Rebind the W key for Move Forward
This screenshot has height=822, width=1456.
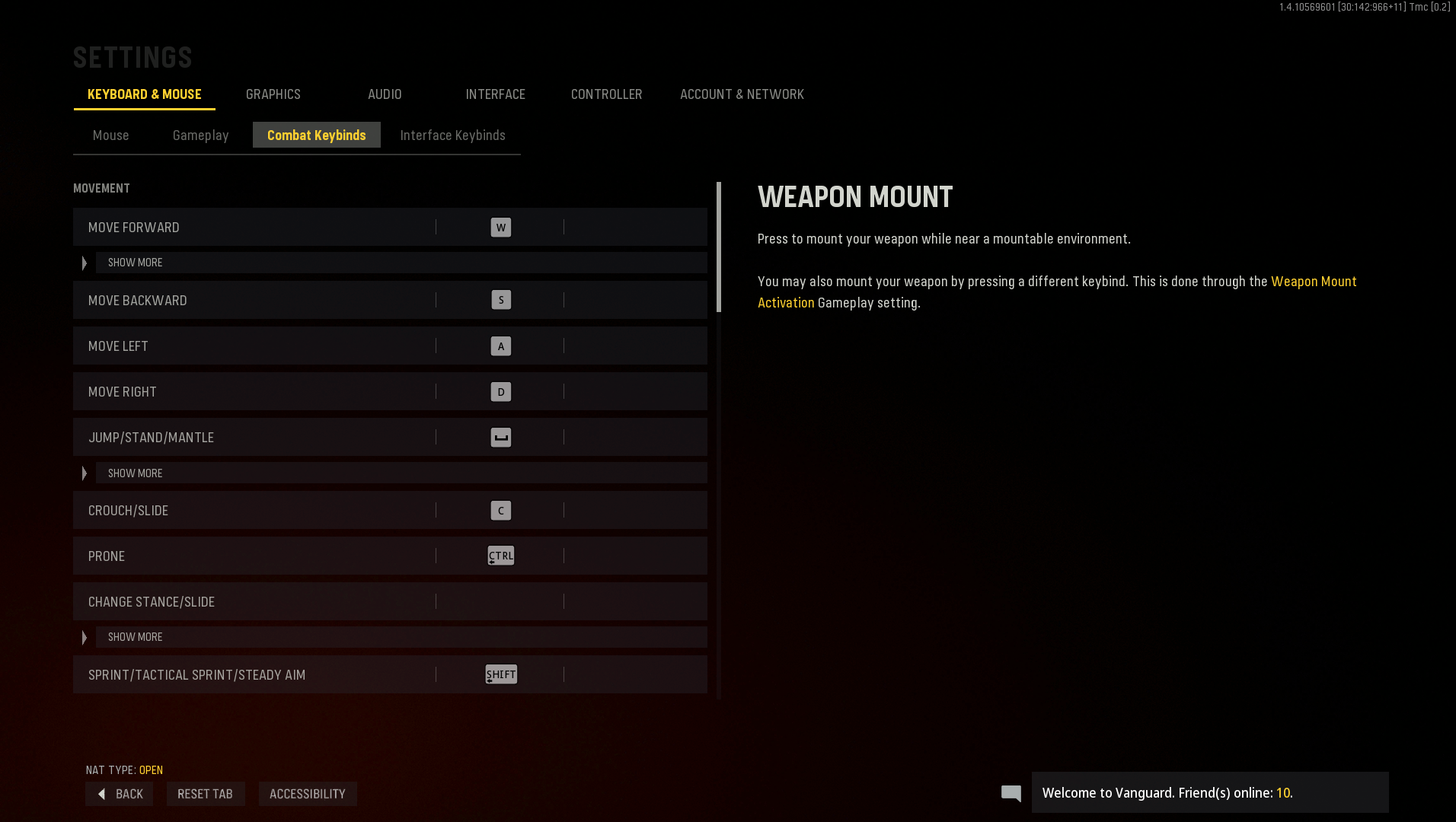click(x=500, y=227)
